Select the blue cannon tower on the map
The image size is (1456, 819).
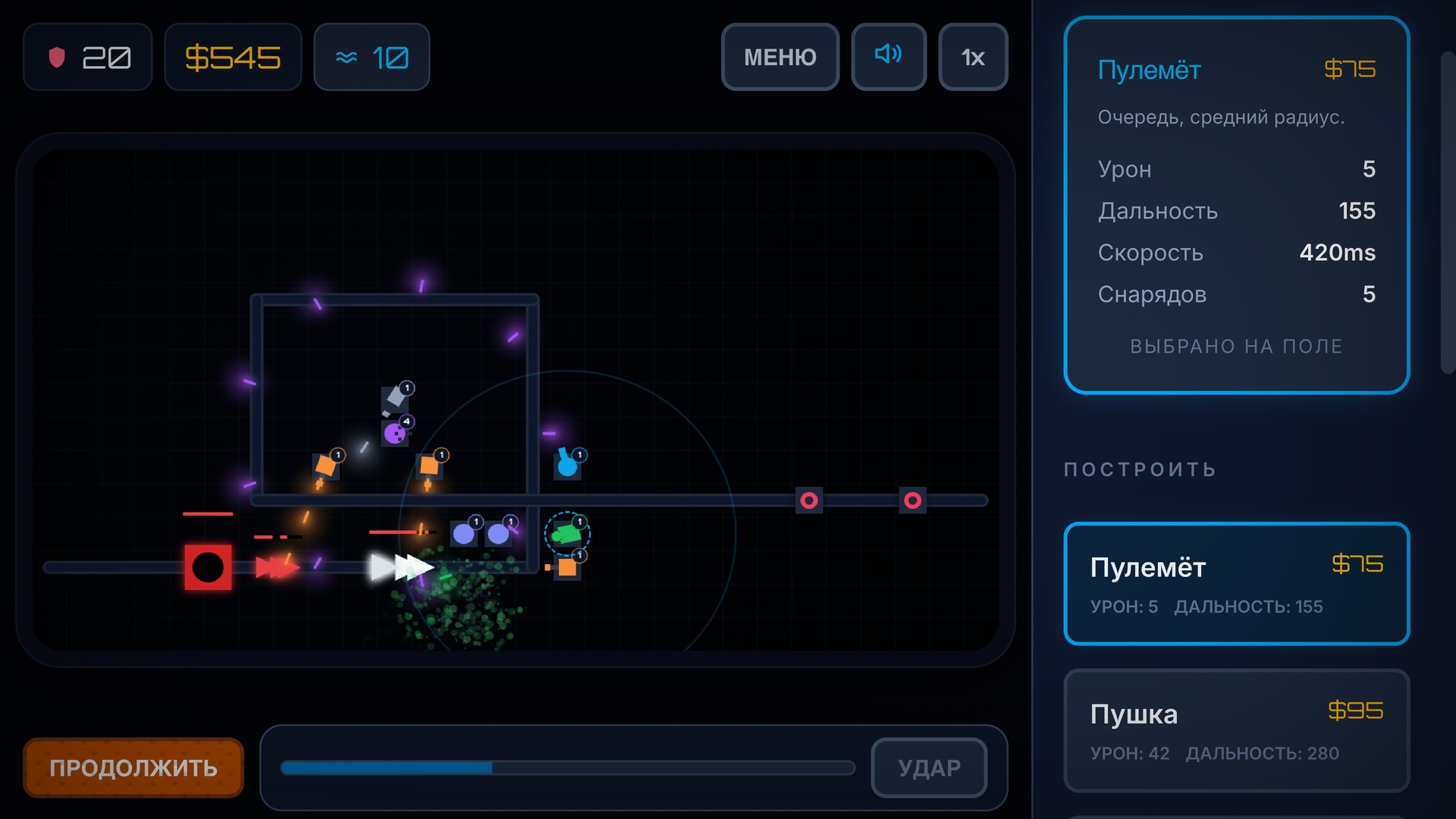tap(566, 464)
